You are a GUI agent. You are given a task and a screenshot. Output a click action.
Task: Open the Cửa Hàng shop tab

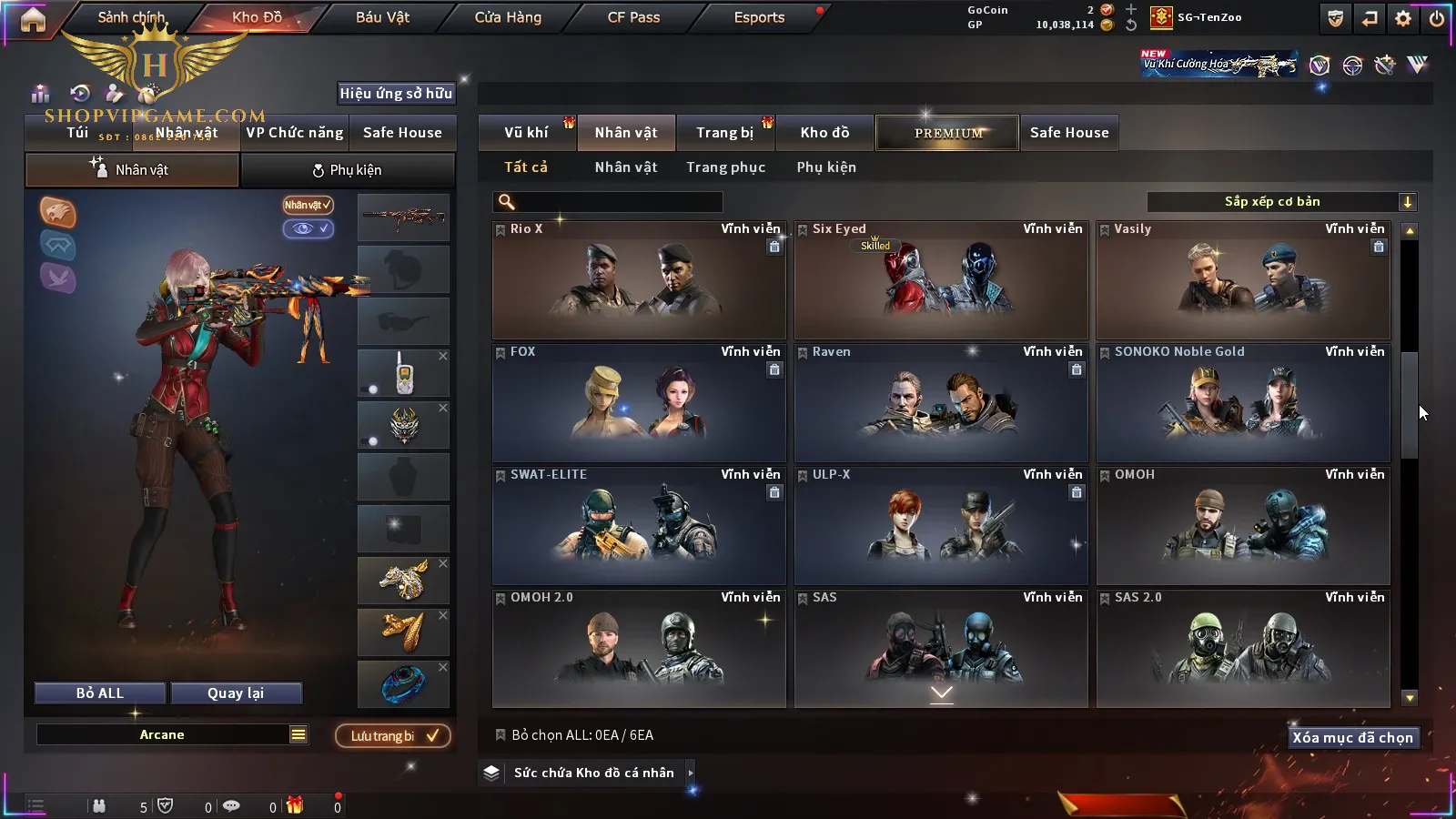pos(508,17)
